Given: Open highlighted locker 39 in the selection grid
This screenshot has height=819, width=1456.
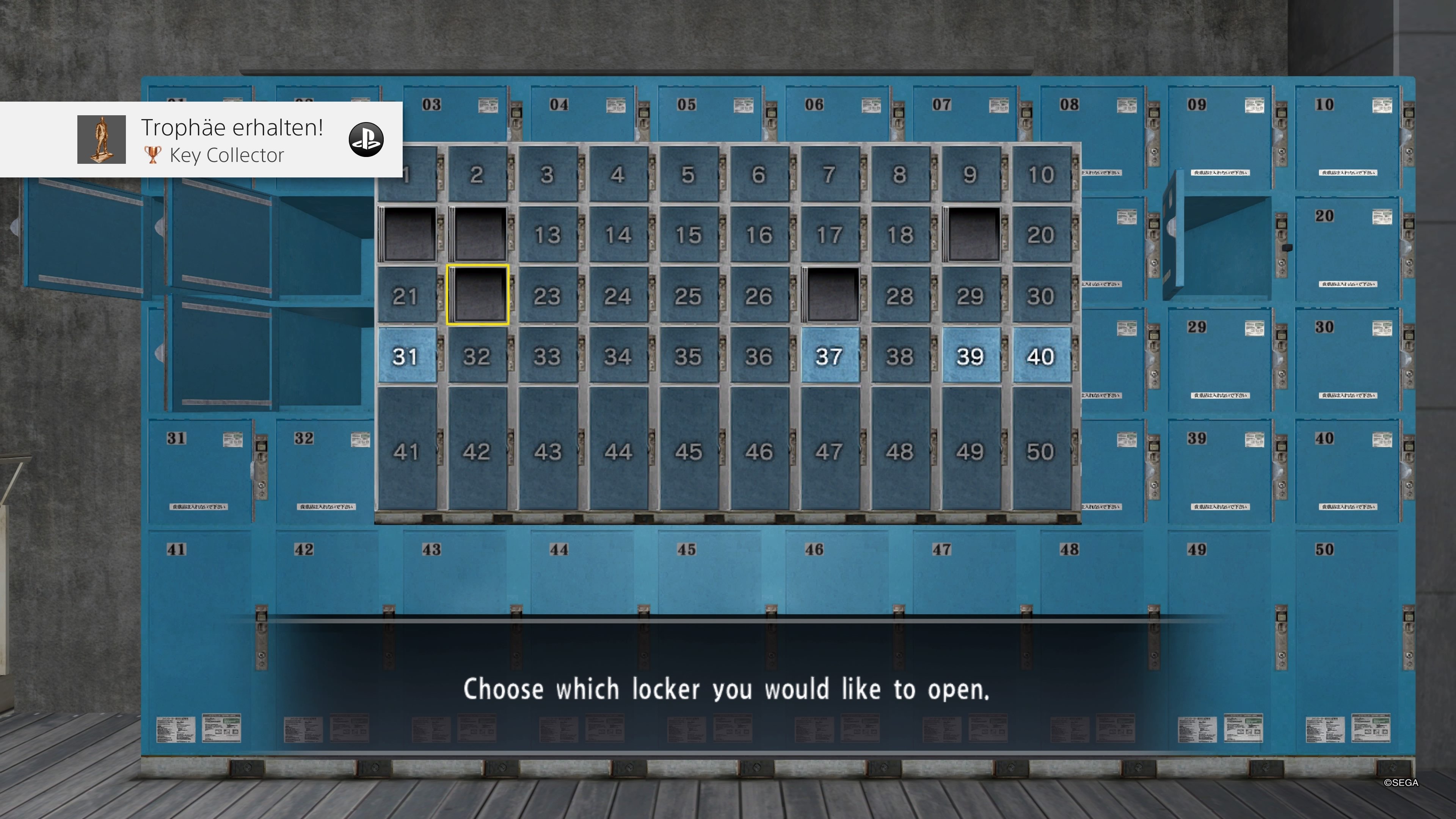Looking at the screenshot, I should point(970,356).
